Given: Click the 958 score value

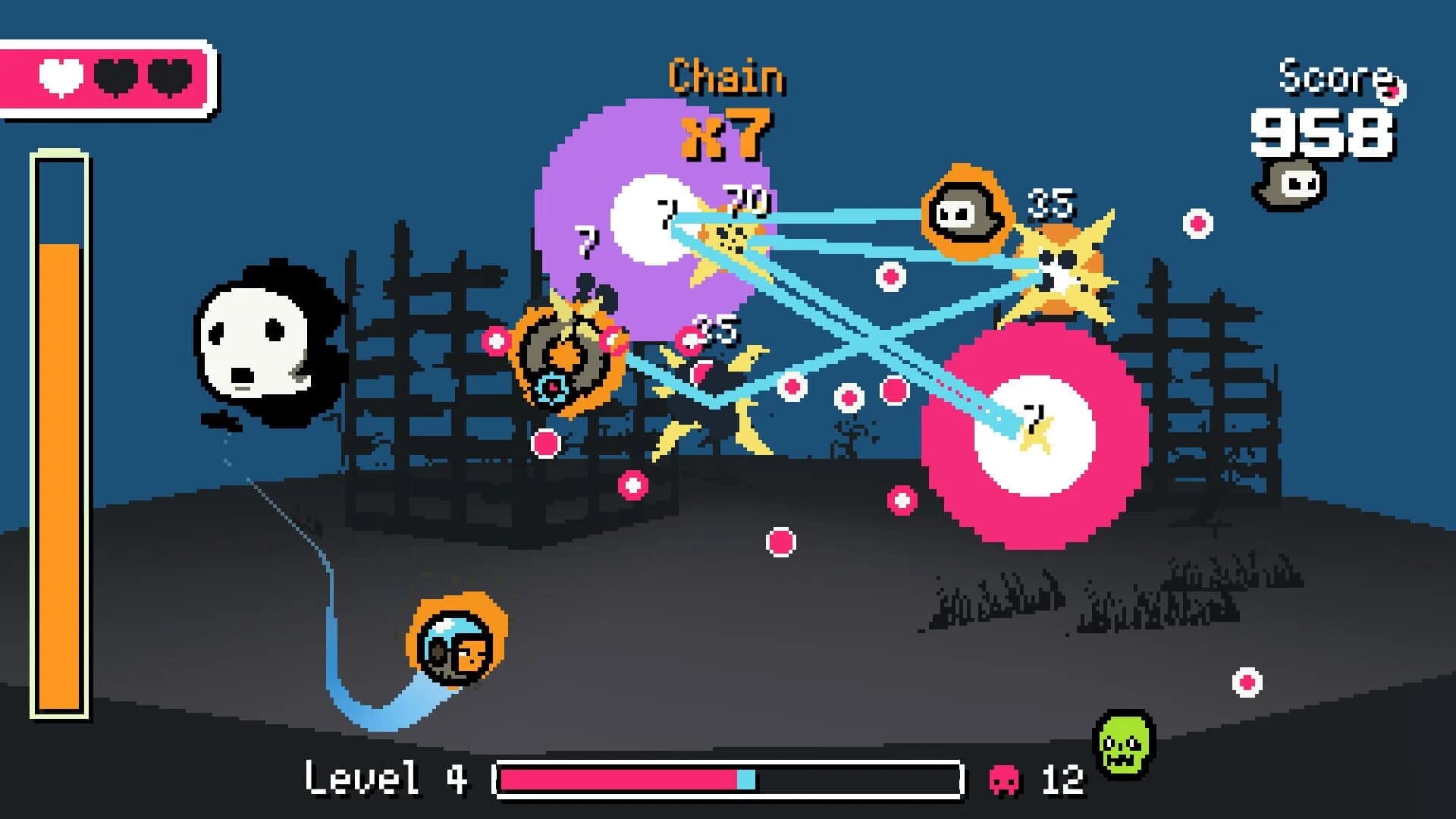Looking at the screenshot, I should coord(1323,133).
